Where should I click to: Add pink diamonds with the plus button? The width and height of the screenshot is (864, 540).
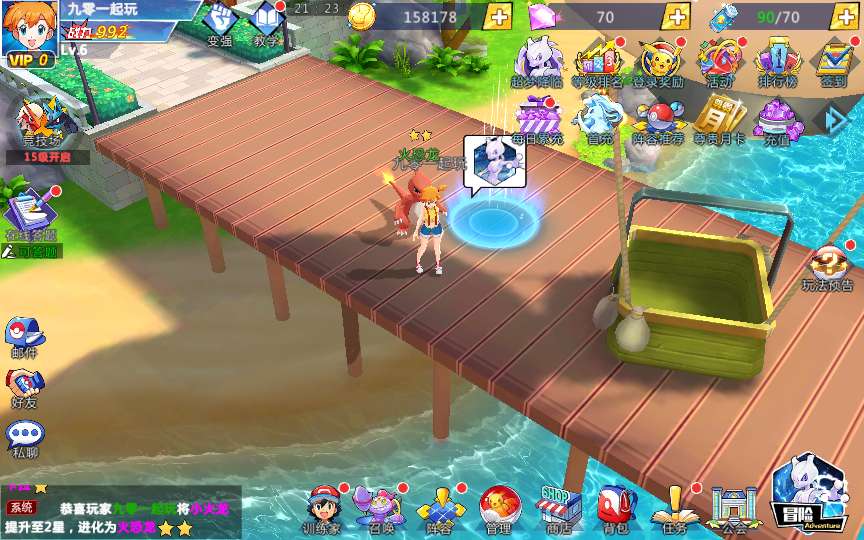point(677,16)
